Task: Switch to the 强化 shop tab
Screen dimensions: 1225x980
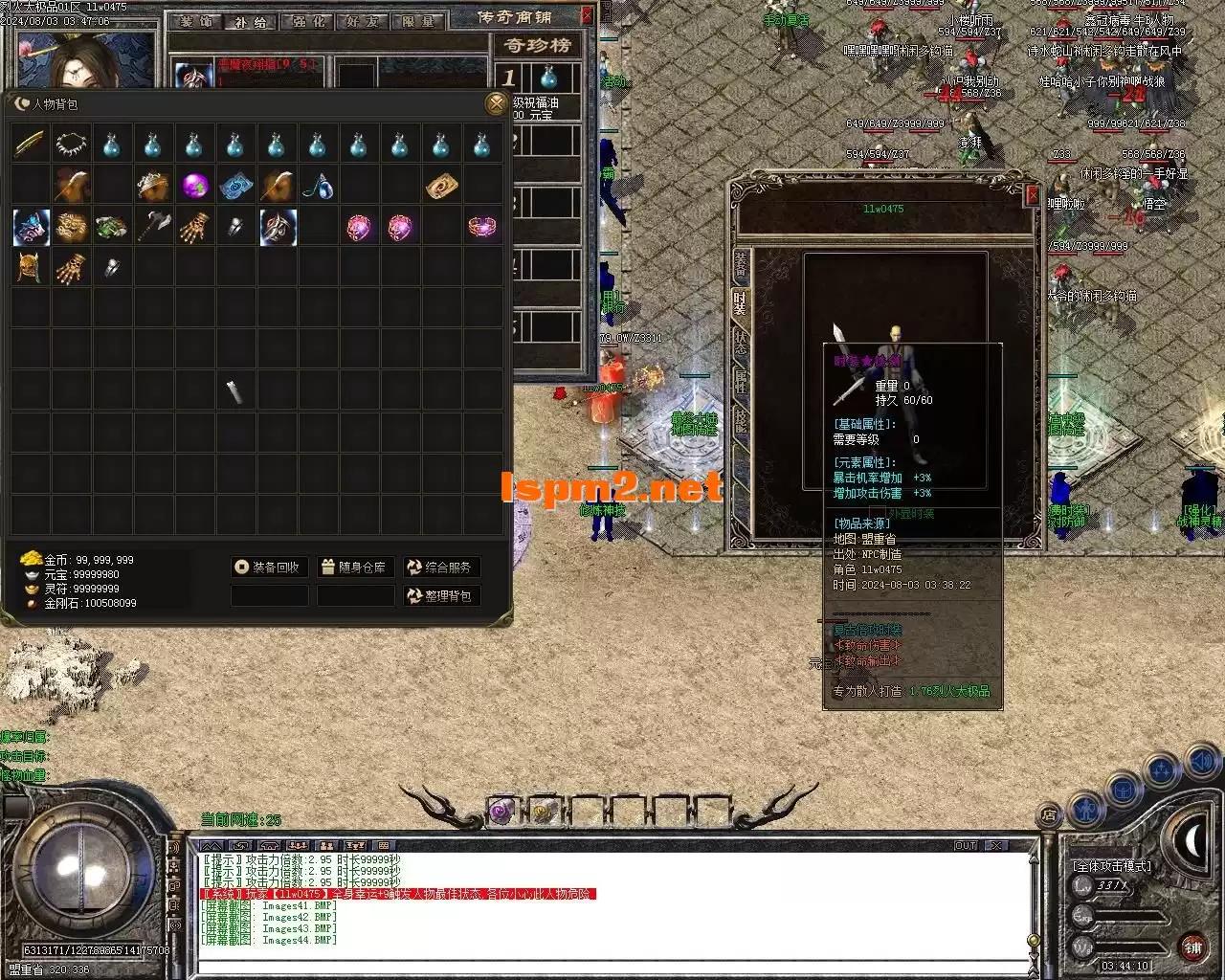Action: tap(307, 21)
